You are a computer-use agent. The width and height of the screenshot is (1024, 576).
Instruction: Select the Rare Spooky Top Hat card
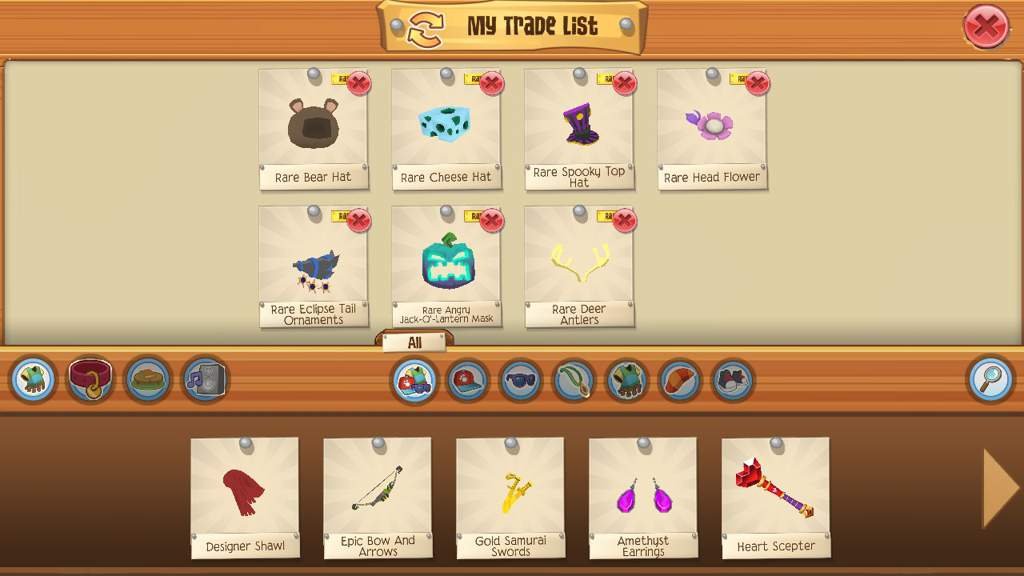pos(579,125)
